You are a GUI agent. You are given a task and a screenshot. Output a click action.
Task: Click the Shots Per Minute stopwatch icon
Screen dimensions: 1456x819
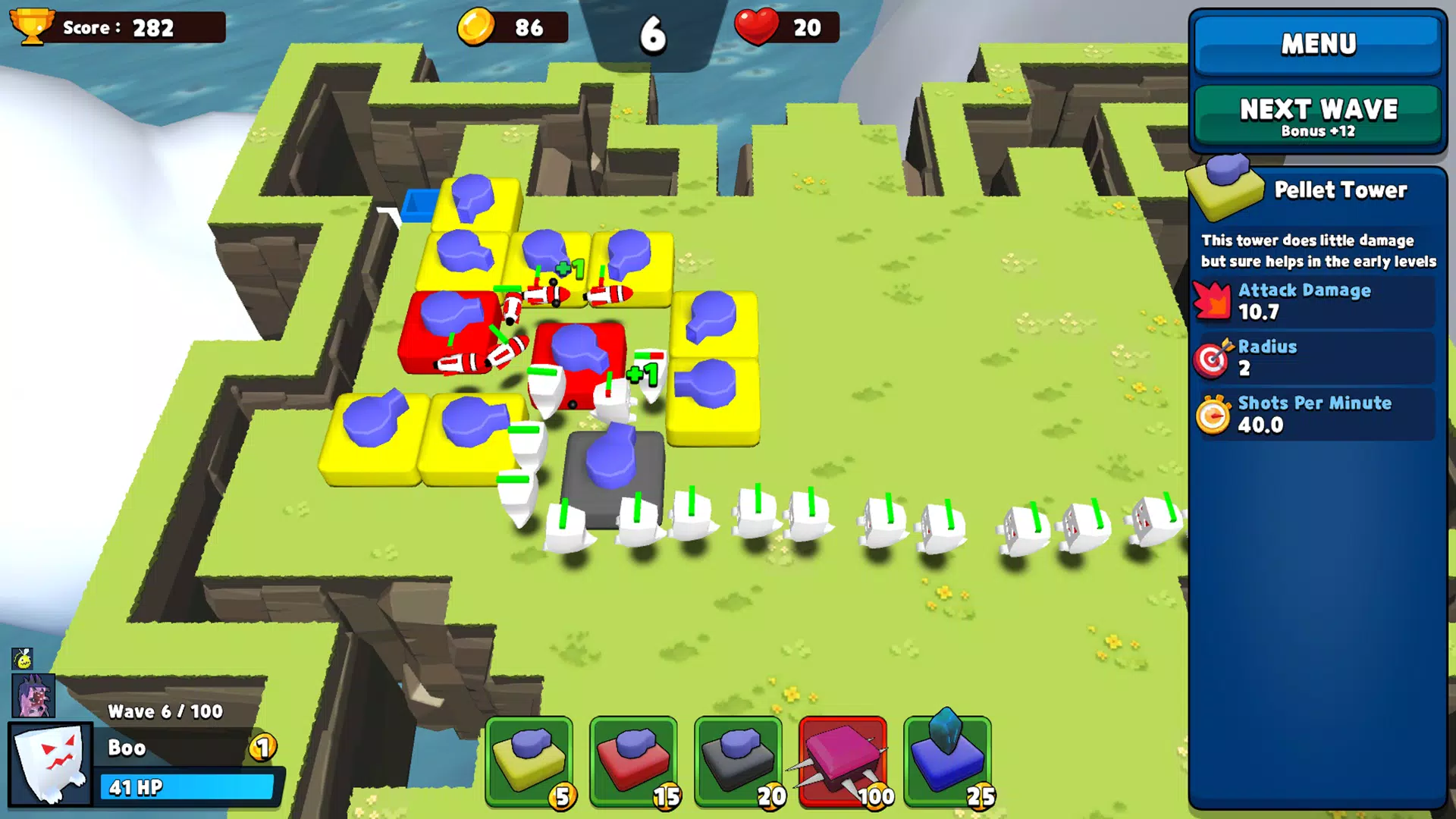point(1214,414)
